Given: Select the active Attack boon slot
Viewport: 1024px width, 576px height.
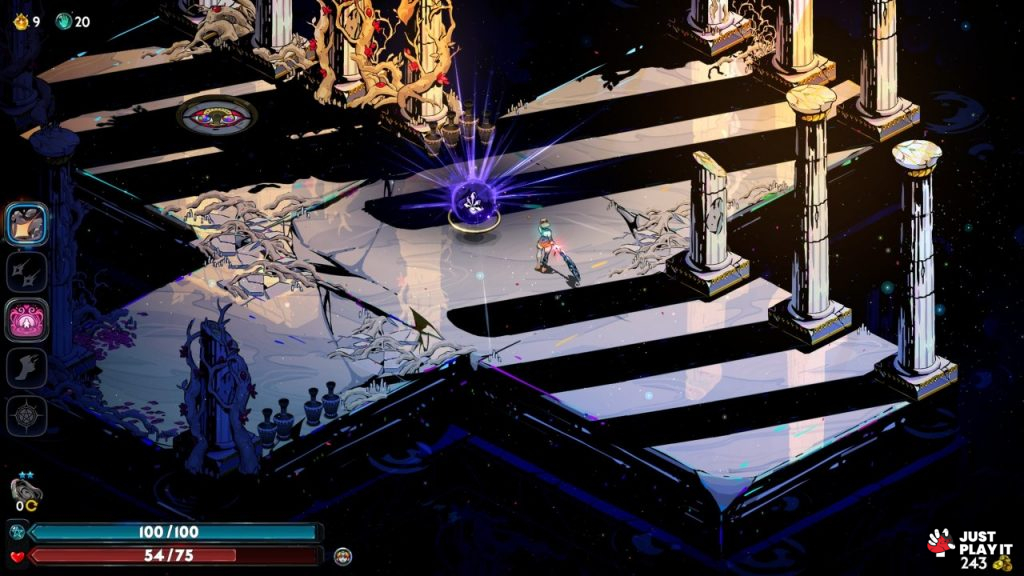Looking at the screenshot, I should click(27, 223).
